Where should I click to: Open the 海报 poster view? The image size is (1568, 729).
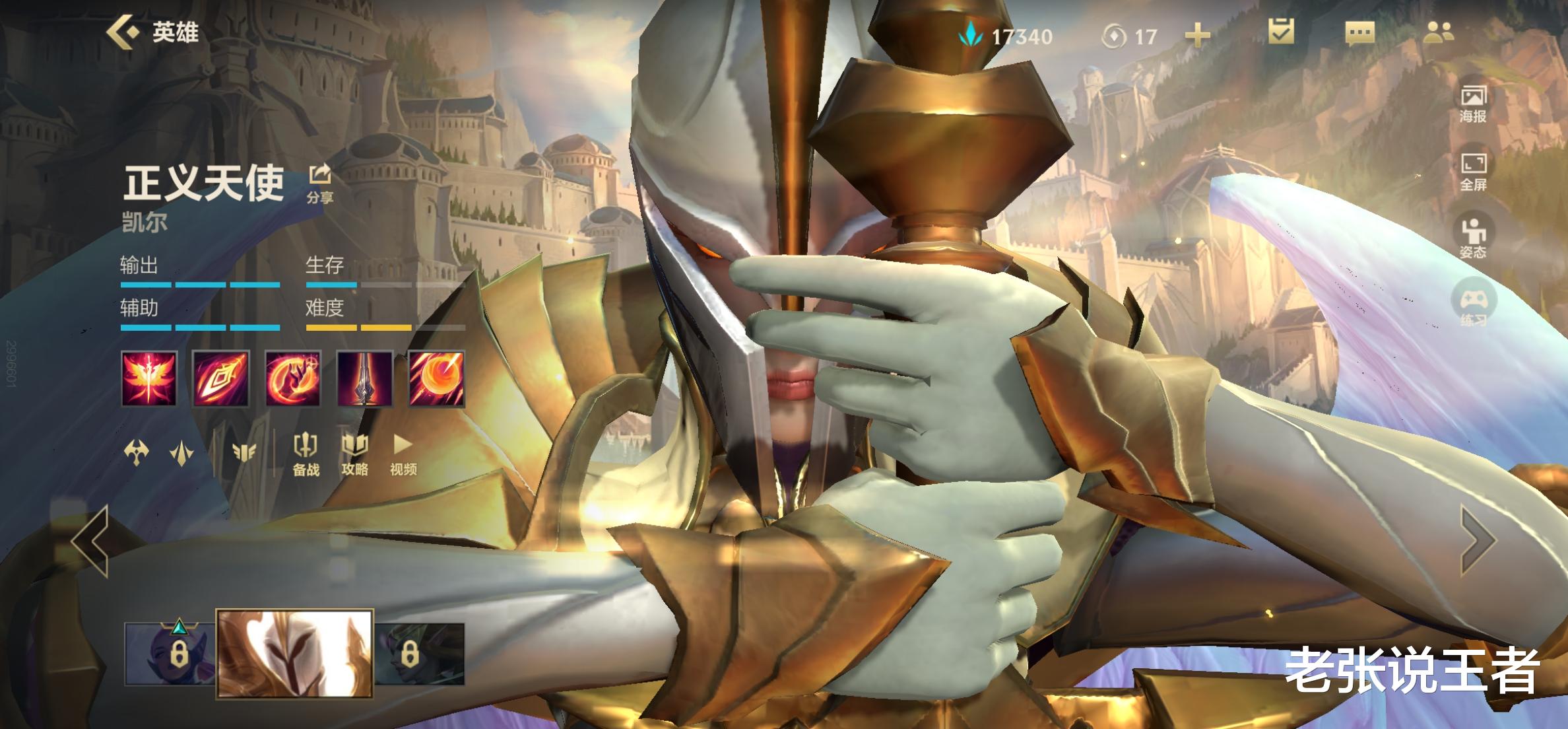coord(1472,104)
